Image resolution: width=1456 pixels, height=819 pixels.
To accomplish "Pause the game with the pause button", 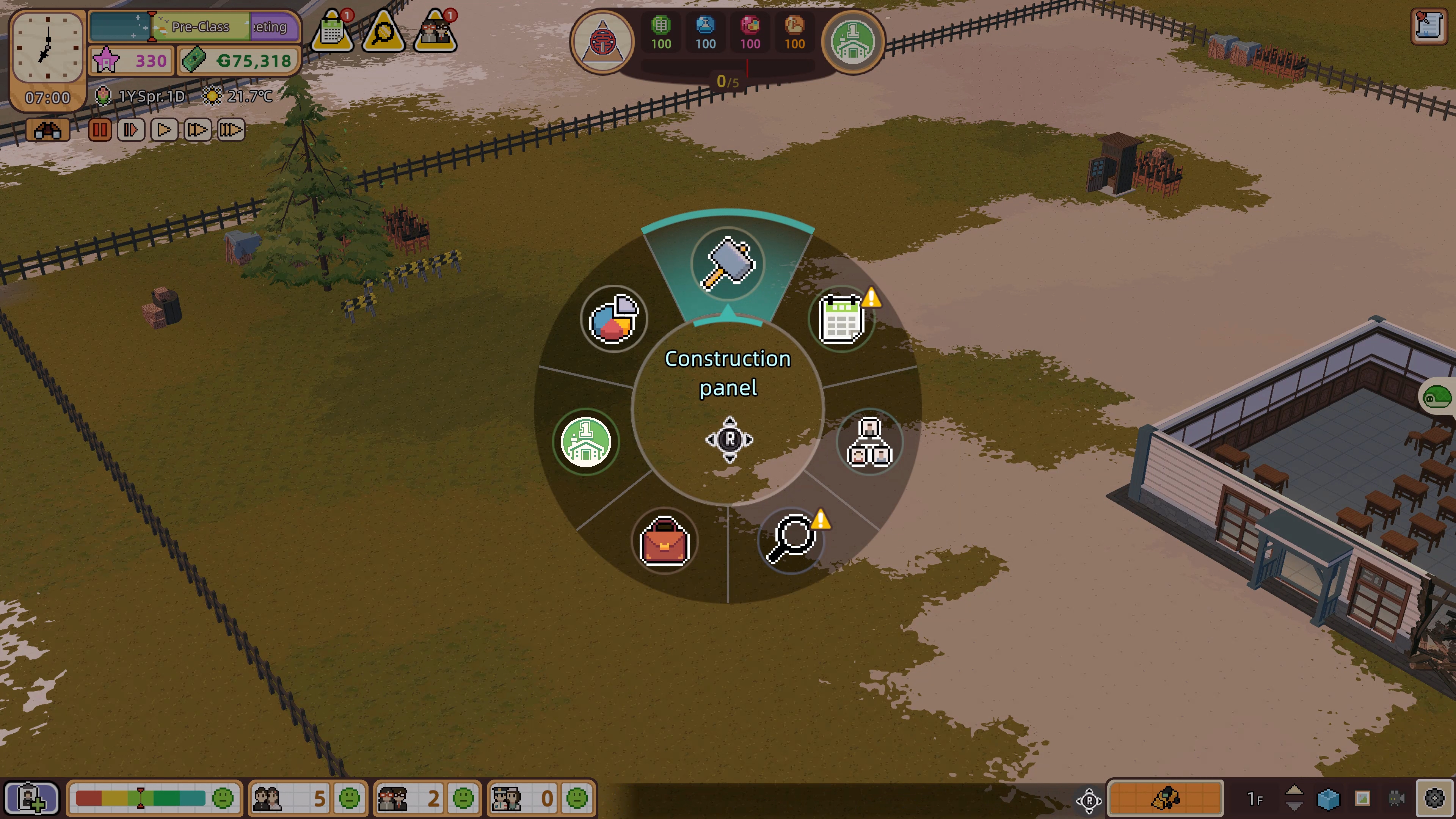I will coord(99,130).
